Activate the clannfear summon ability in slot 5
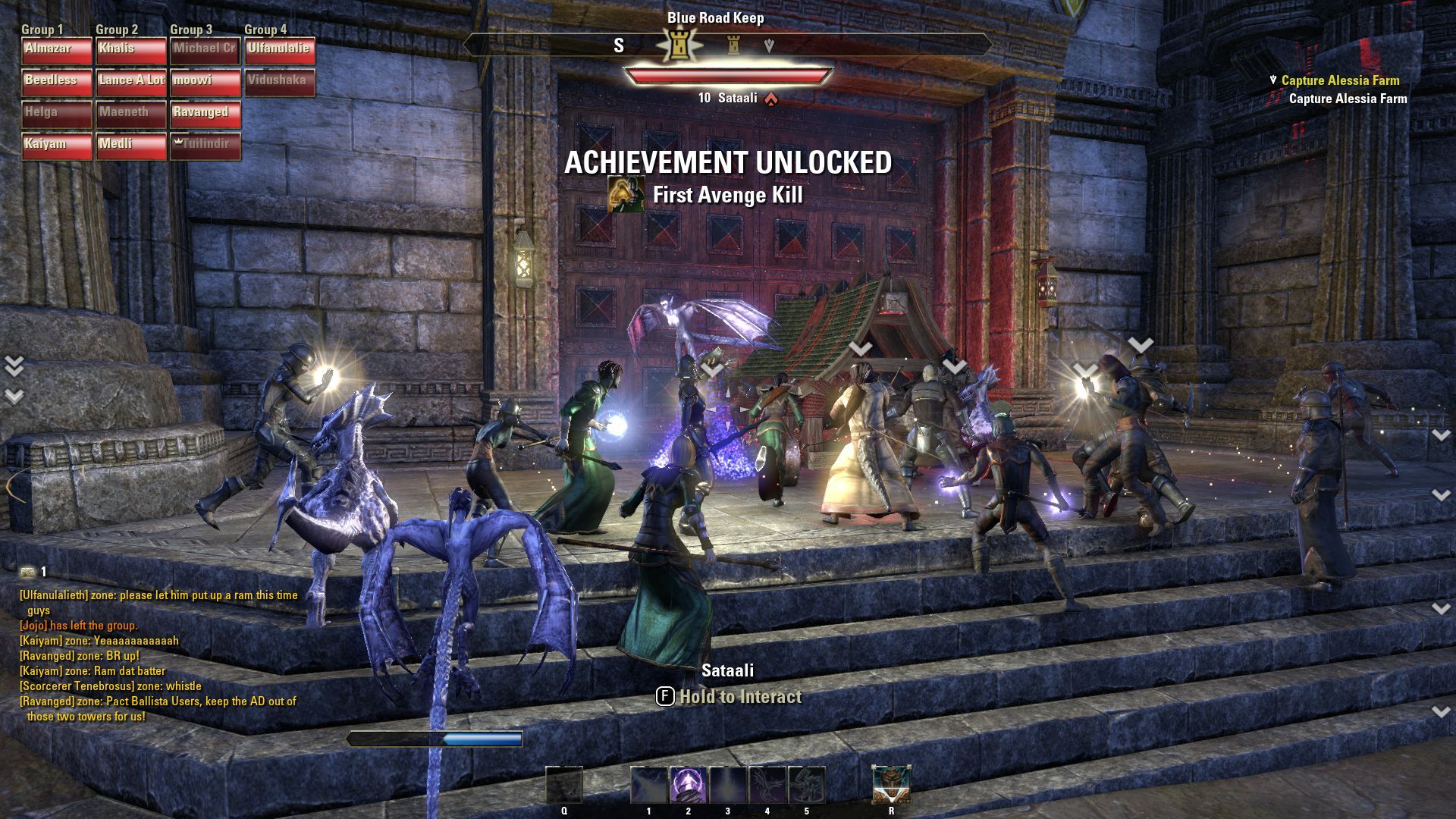This screenshot has width=1456, height=819. pos(806,785)
